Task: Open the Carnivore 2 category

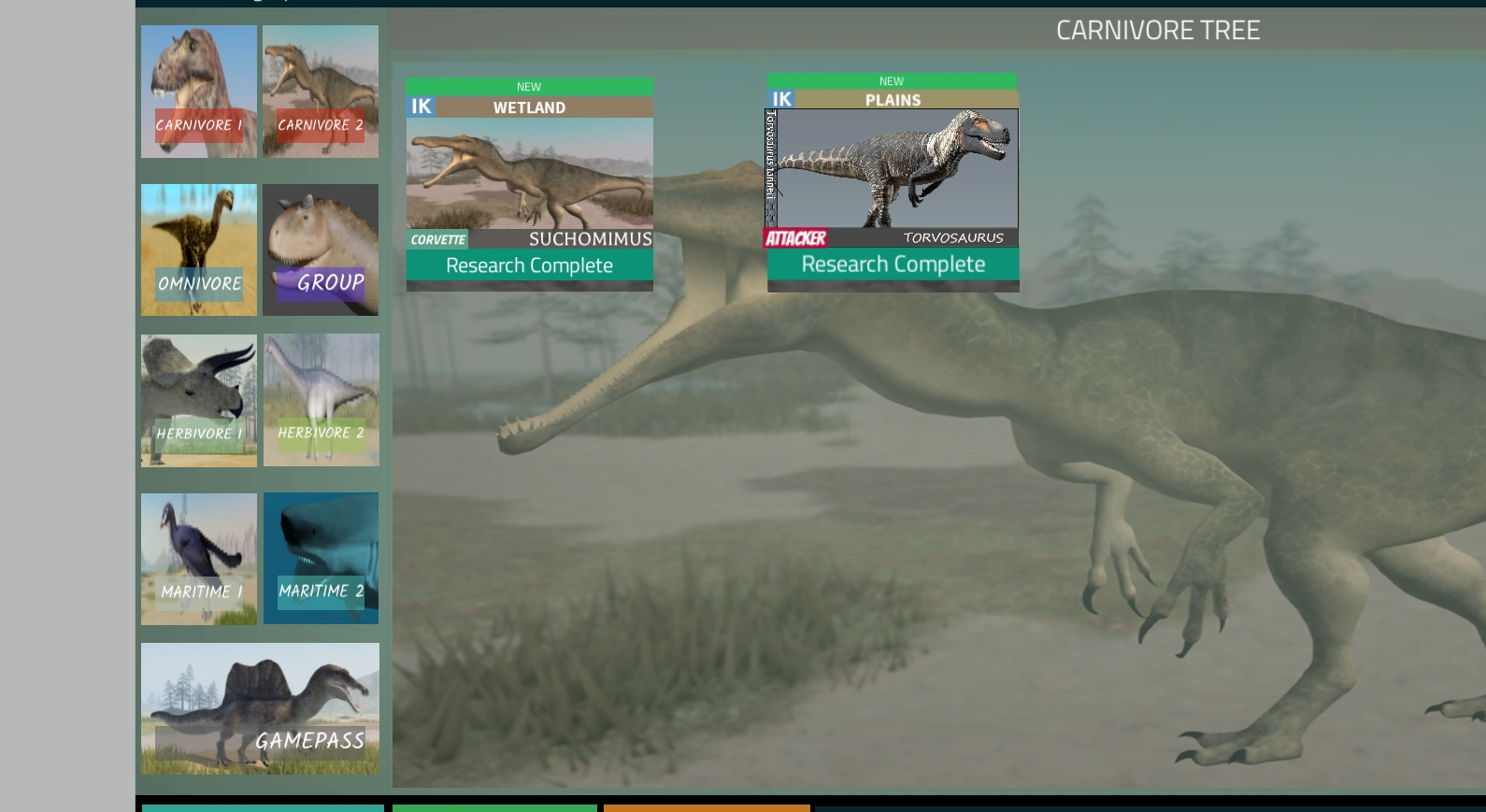Action: pyautogui.click(x=320, y=92)
